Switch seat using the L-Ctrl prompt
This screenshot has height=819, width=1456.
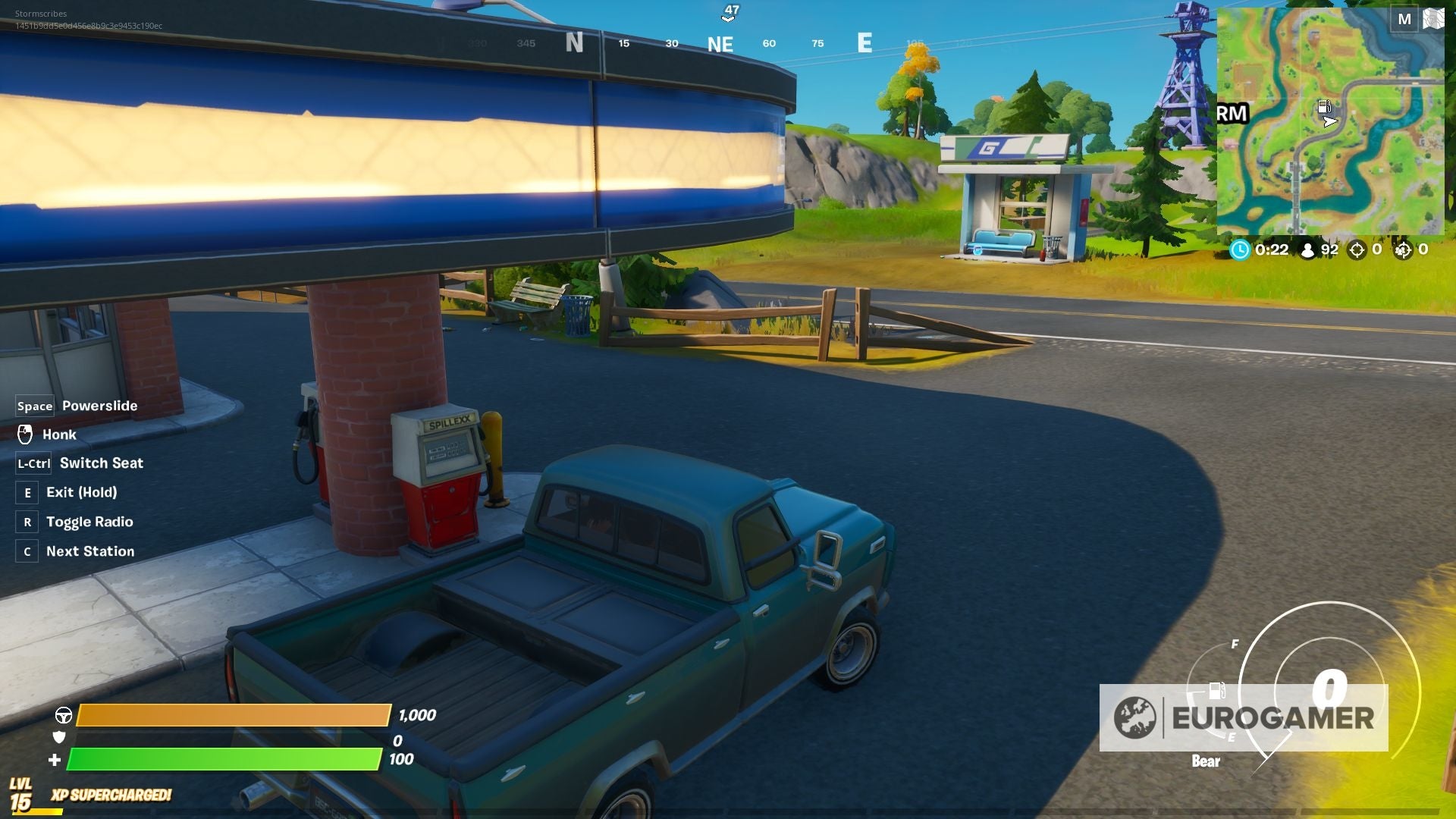33,463
